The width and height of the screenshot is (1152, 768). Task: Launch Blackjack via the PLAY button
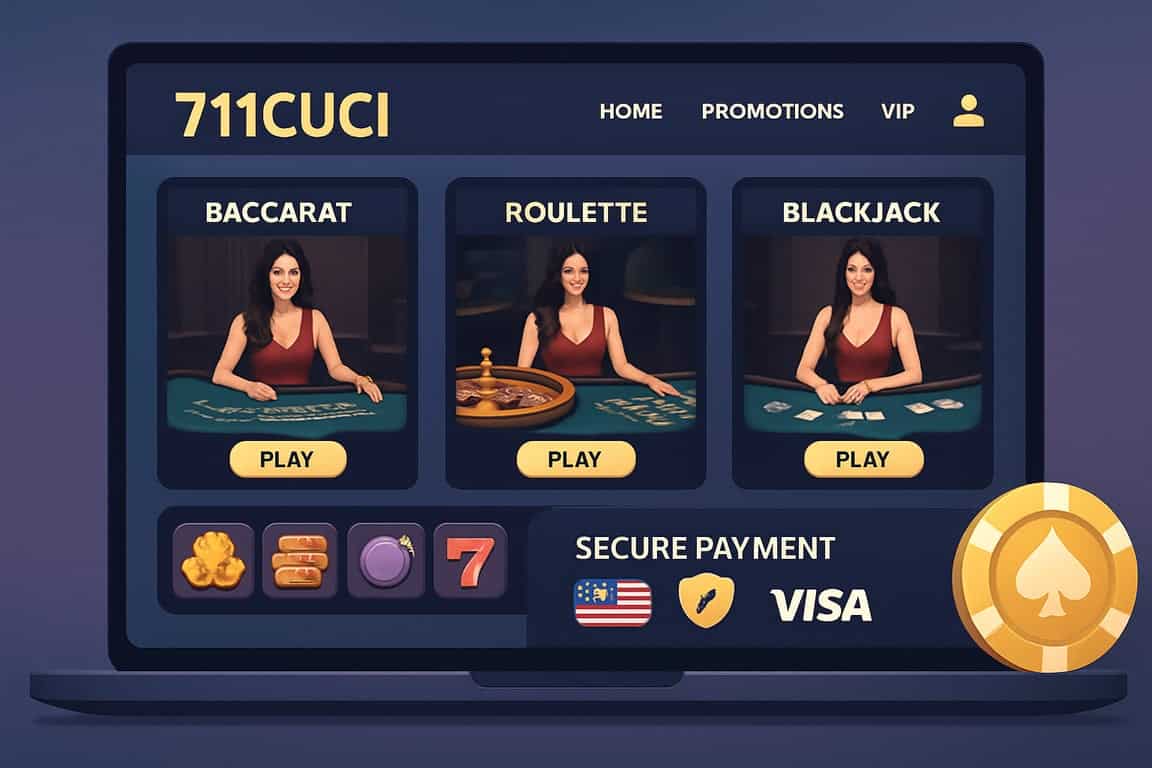pyautogui.click(x=863, y=459)
